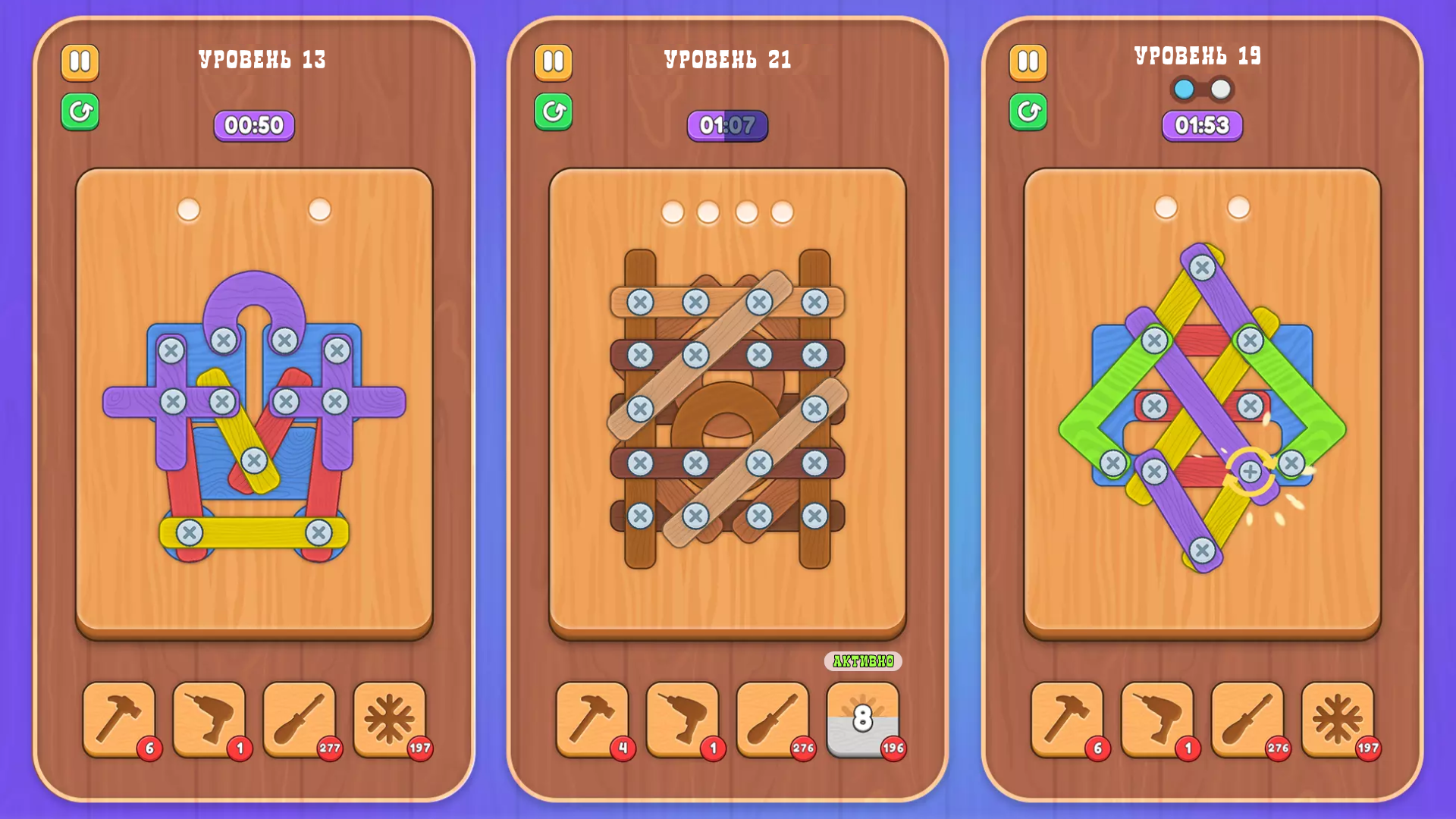Select the hammer booster on Уровень 13
The height and width of the screenshot is (819, 1456).
(118, 719)
